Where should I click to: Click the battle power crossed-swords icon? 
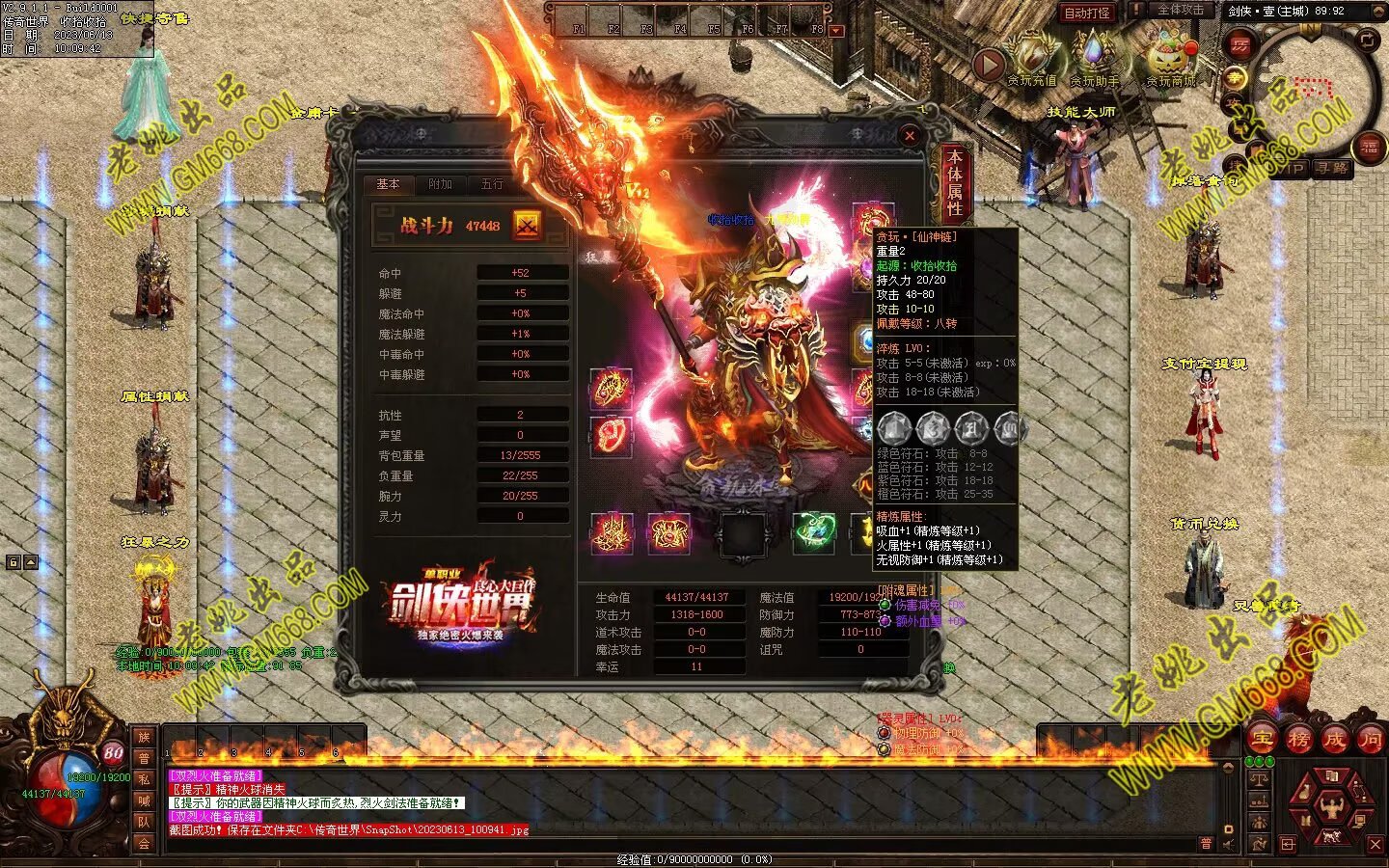[x=527, y=225]
